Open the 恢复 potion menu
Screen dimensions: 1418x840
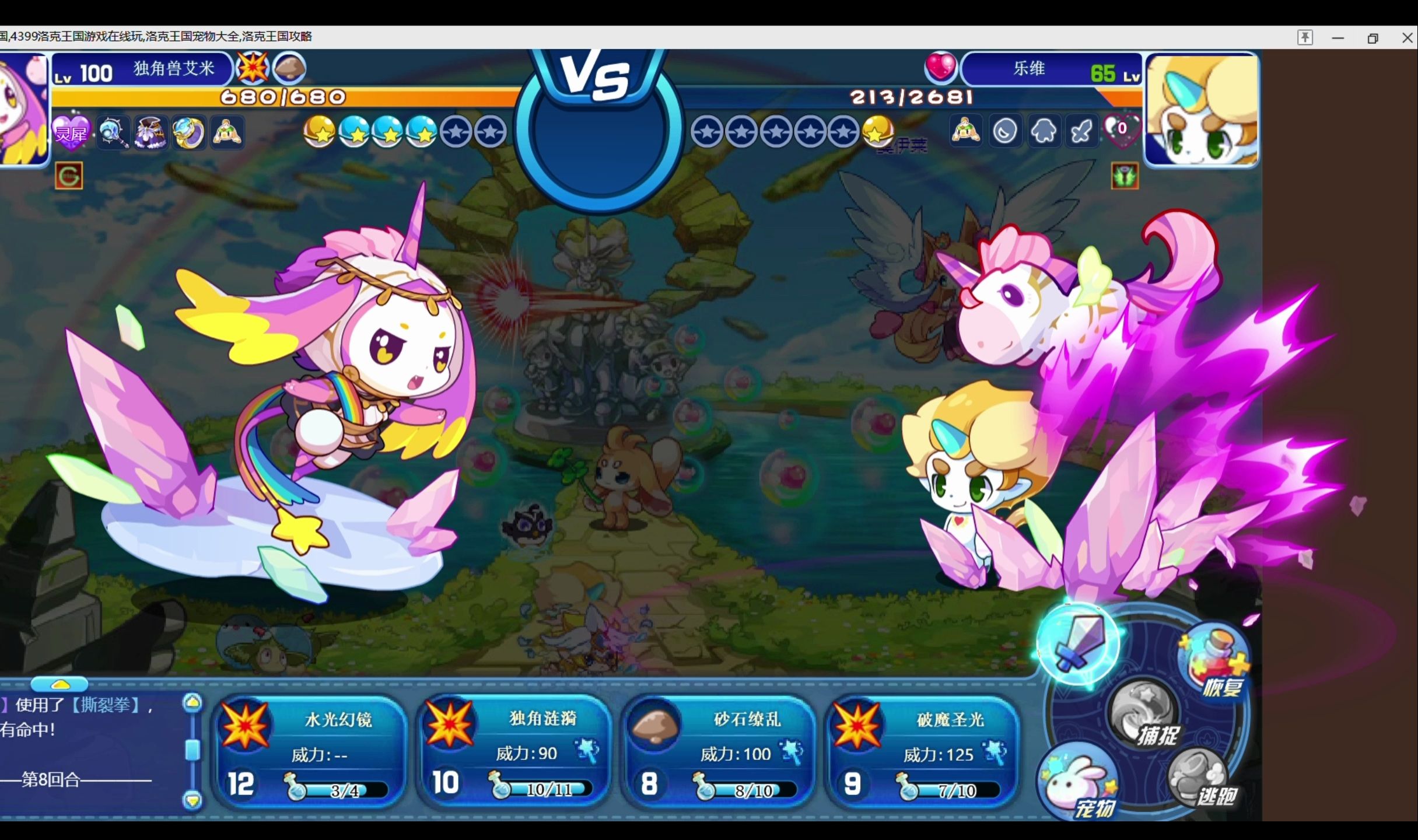point(1215,662)
